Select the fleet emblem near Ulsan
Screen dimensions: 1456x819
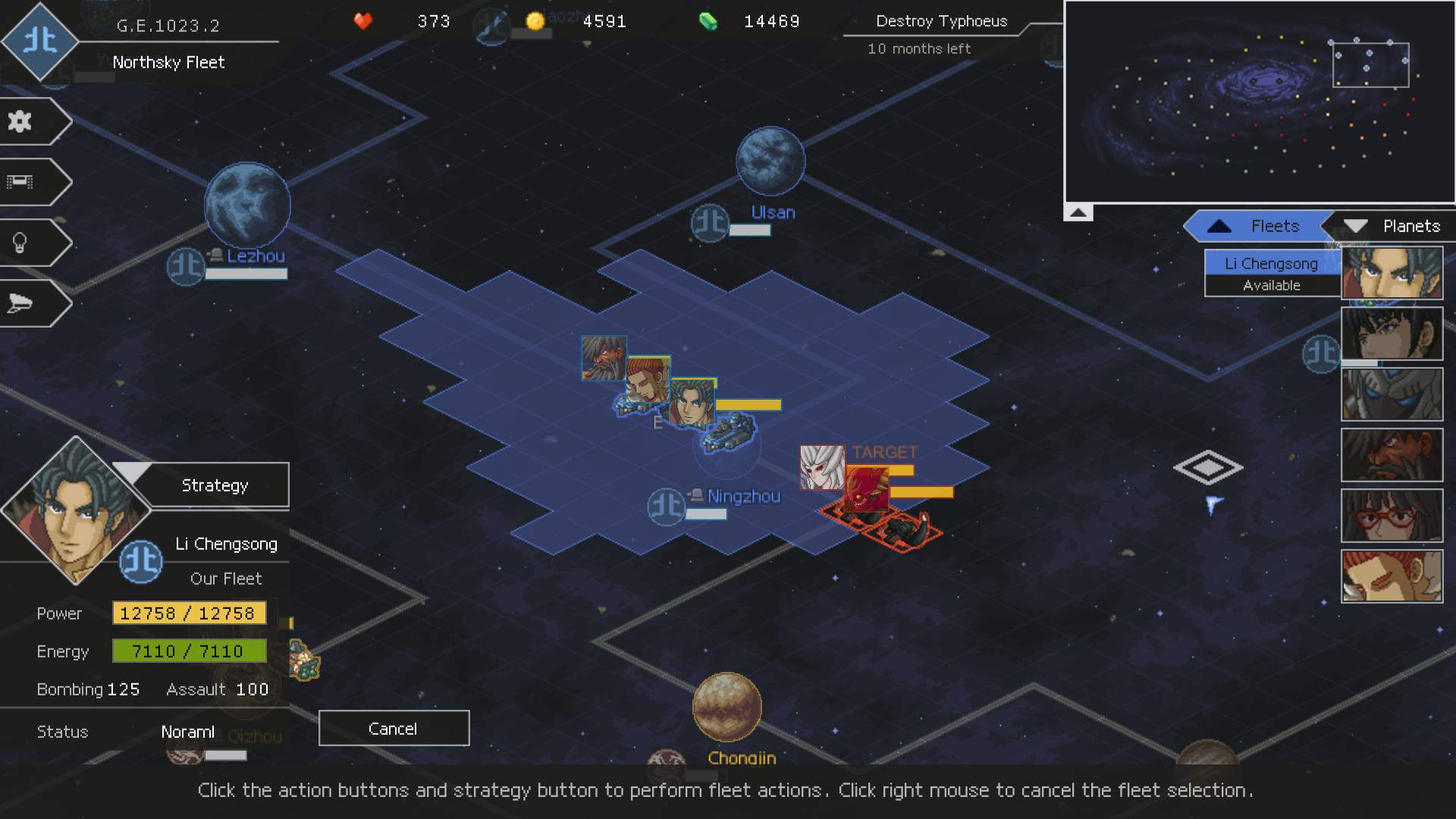(709, 223)
